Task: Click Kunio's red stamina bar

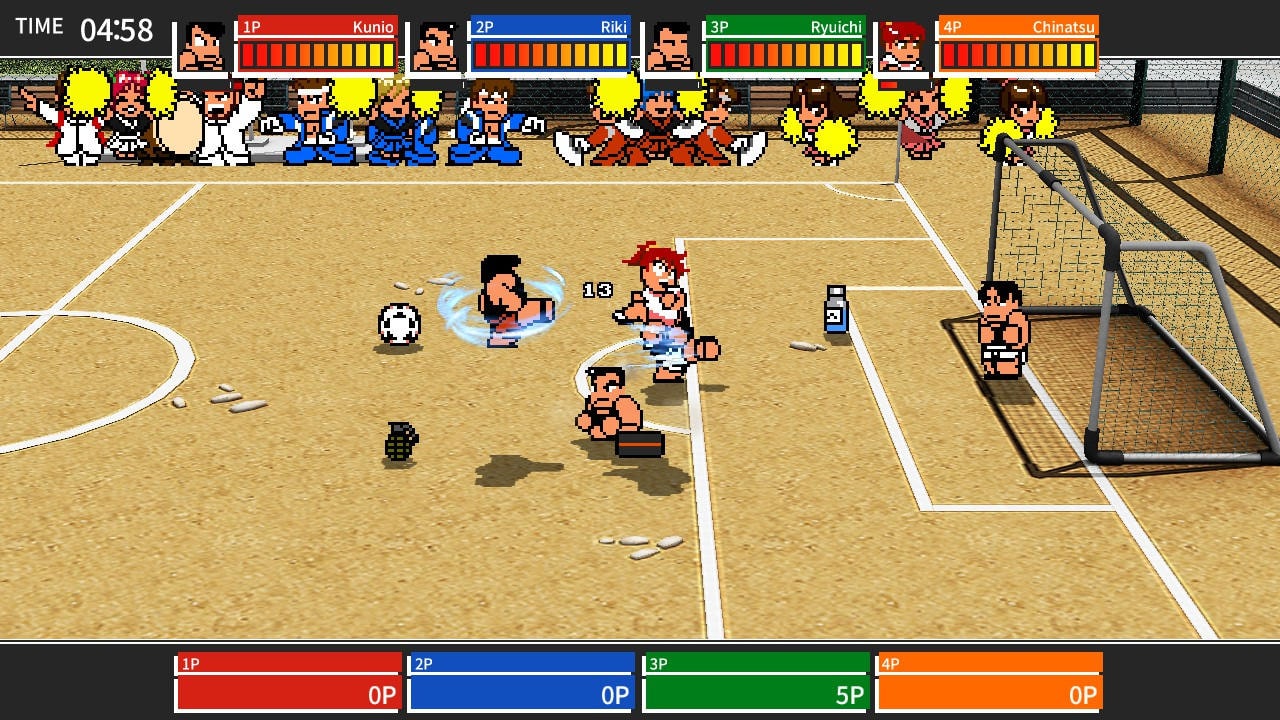Action: tap(317, 57)
